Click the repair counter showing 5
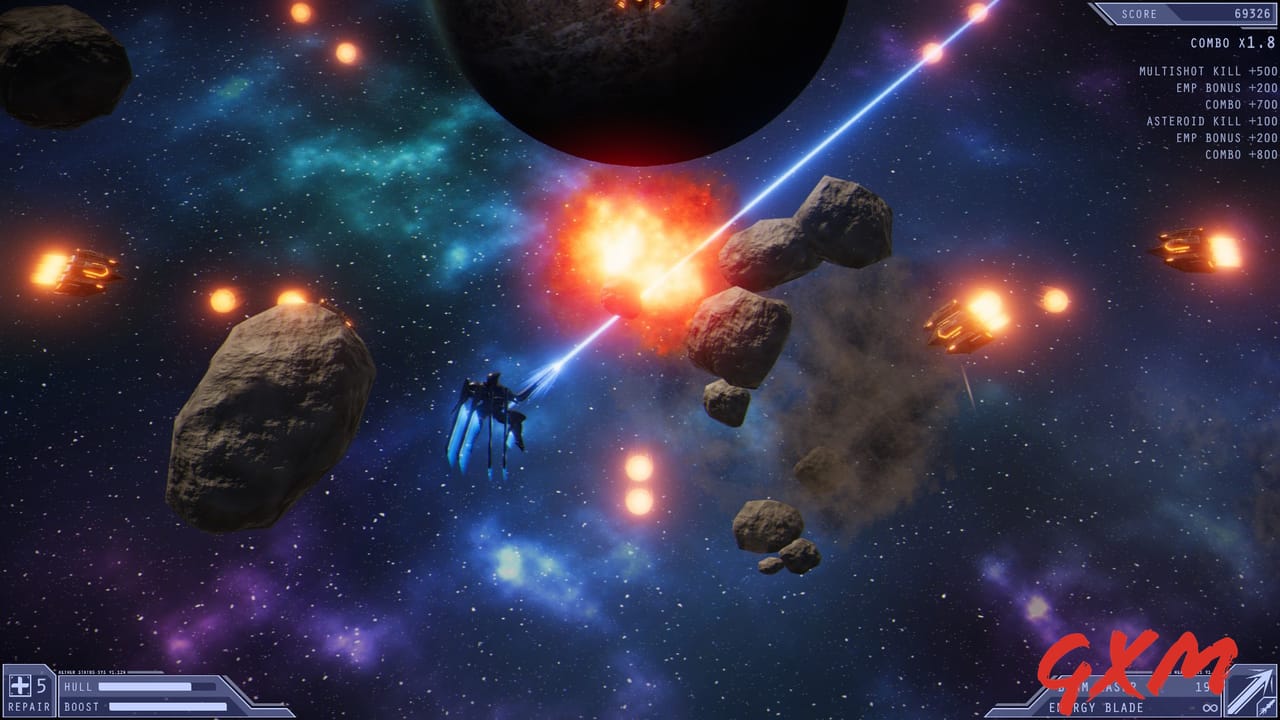This screenshot has height=720, width=1280. point(40,686)
